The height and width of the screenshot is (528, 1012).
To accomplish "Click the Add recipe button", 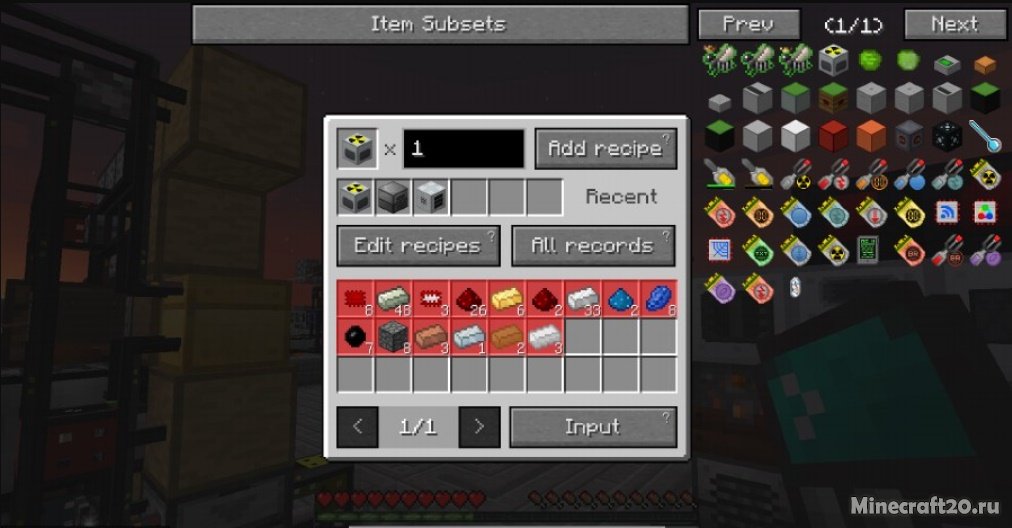I will pyautogui.click(x=605, y=148).
